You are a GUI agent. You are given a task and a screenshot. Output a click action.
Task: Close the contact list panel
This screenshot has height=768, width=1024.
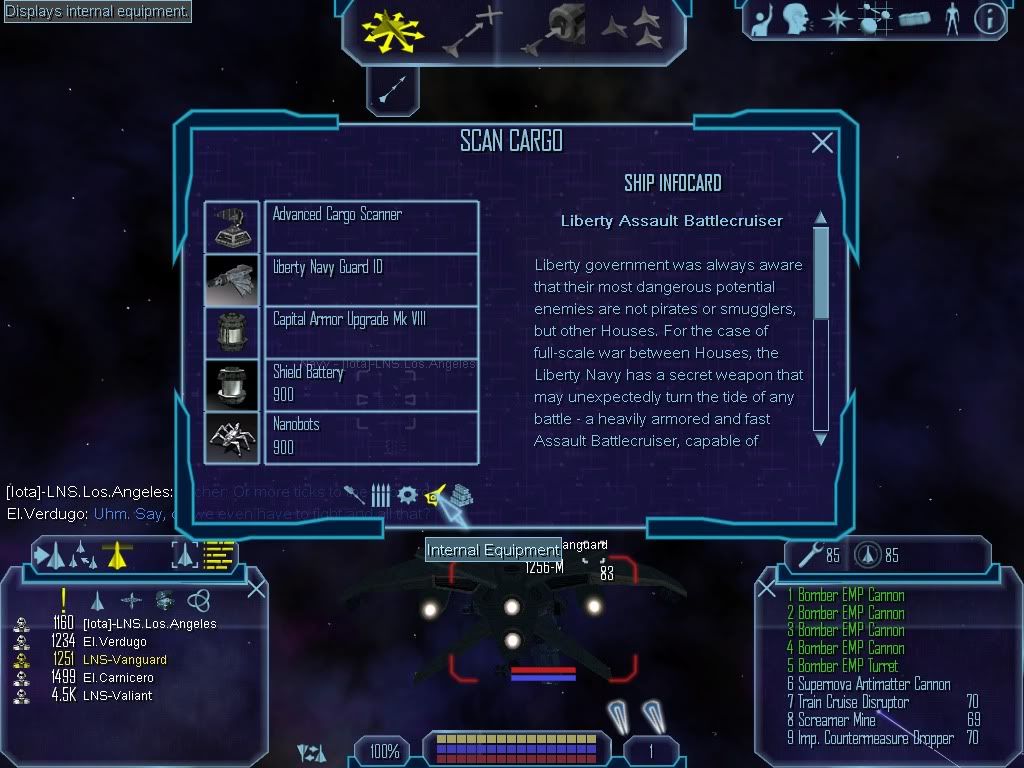point(256,588)
